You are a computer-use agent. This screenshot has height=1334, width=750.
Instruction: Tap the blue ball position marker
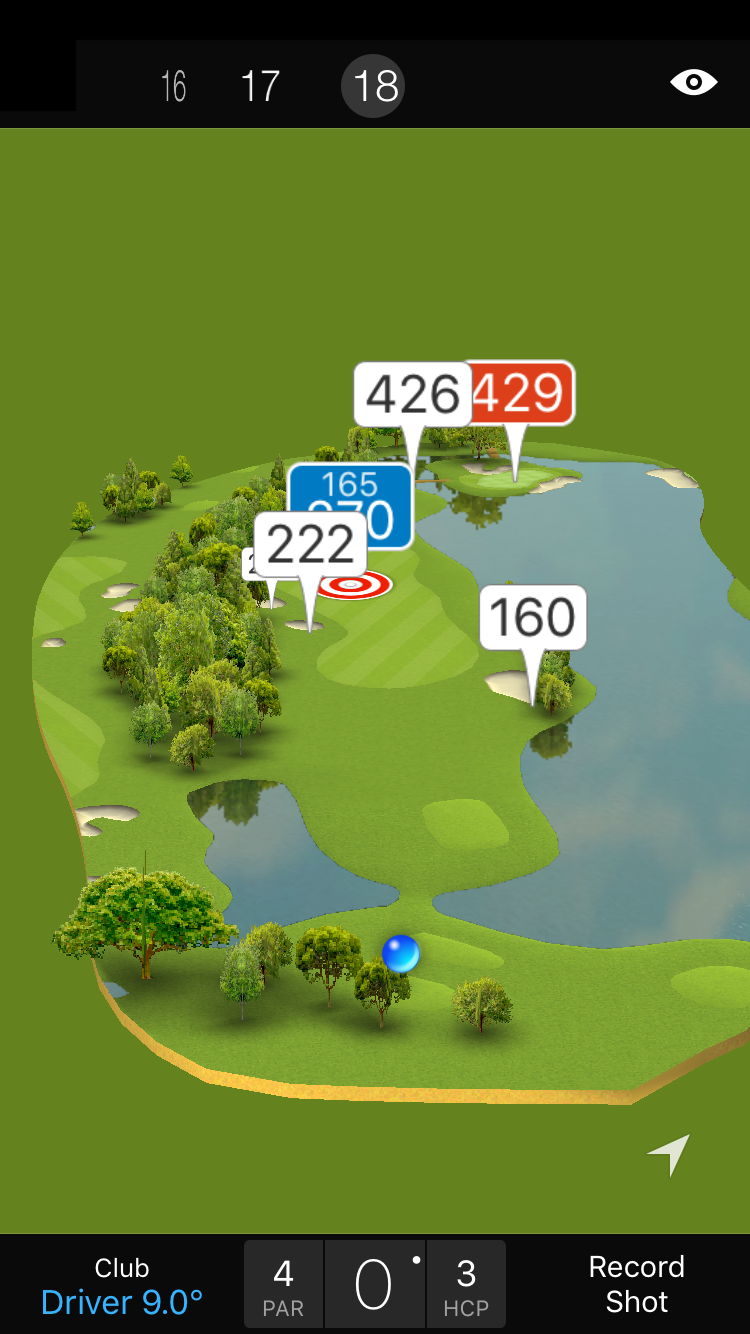pos(401,954)
